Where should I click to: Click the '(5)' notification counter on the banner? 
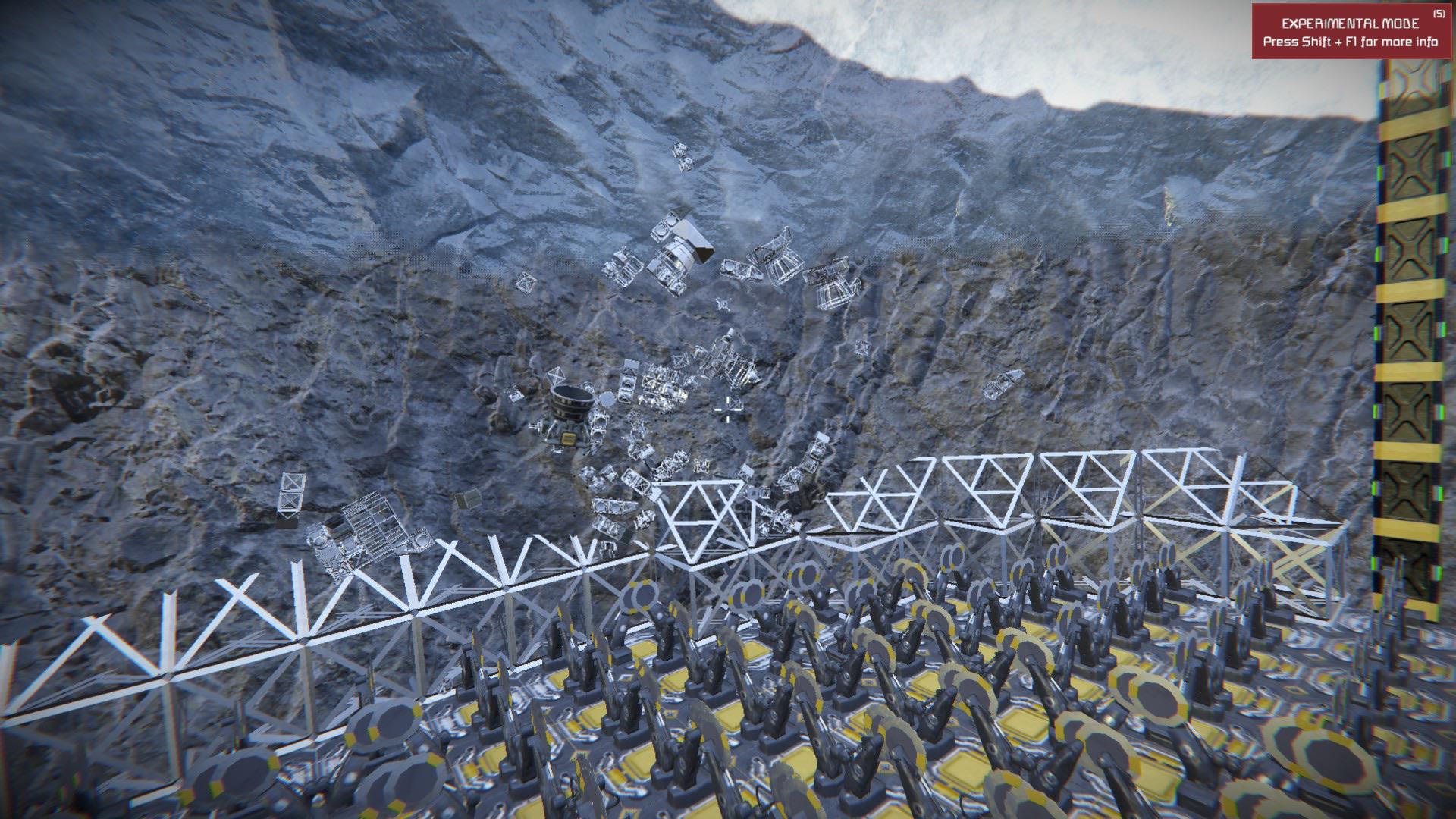point(1439,12)
